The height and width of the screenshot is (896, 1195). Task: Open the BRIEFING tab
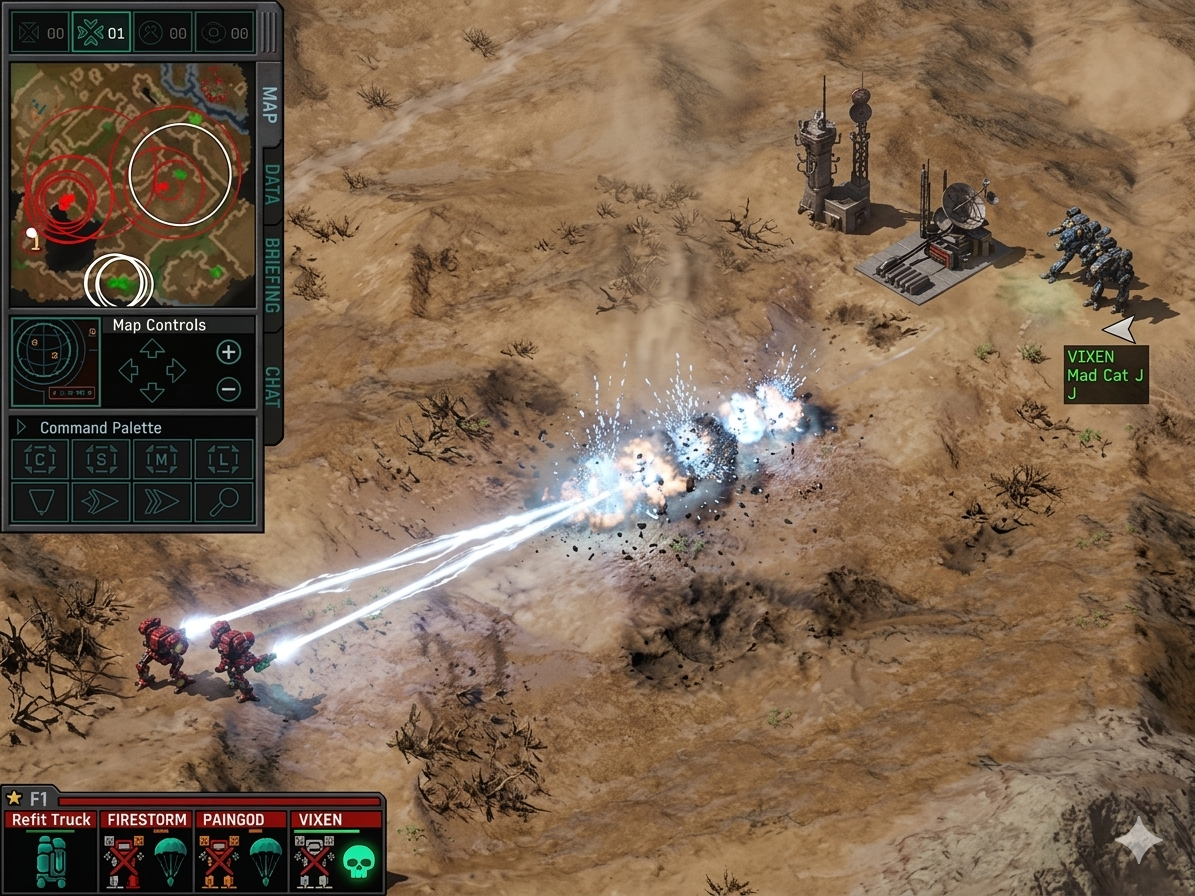coord(271,274)
